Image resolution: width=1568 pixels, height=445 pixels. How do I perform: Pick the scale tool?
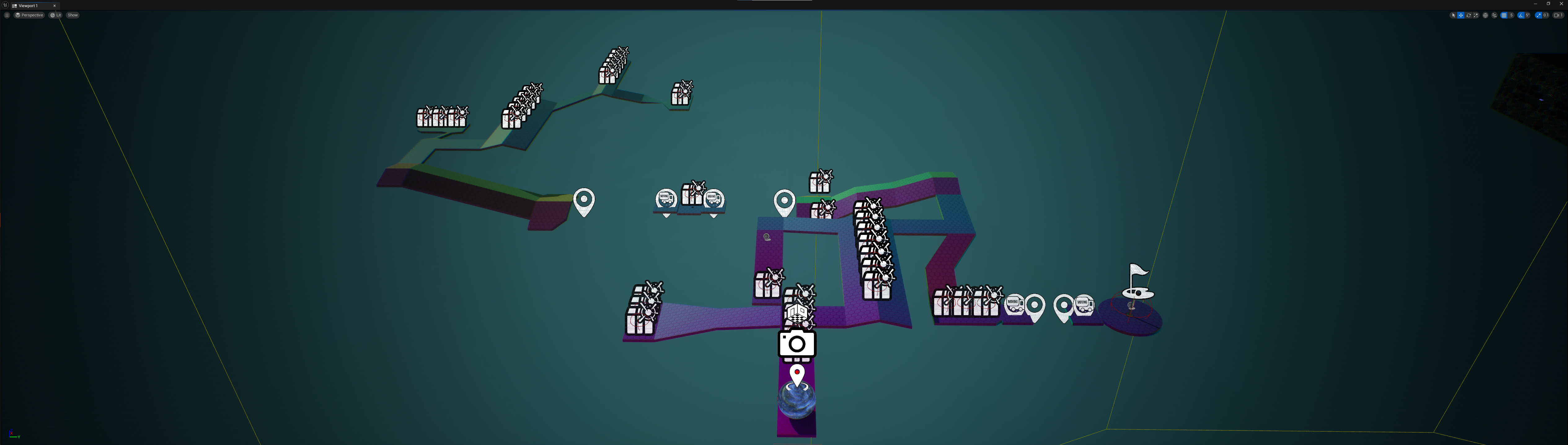point(1475,16)
